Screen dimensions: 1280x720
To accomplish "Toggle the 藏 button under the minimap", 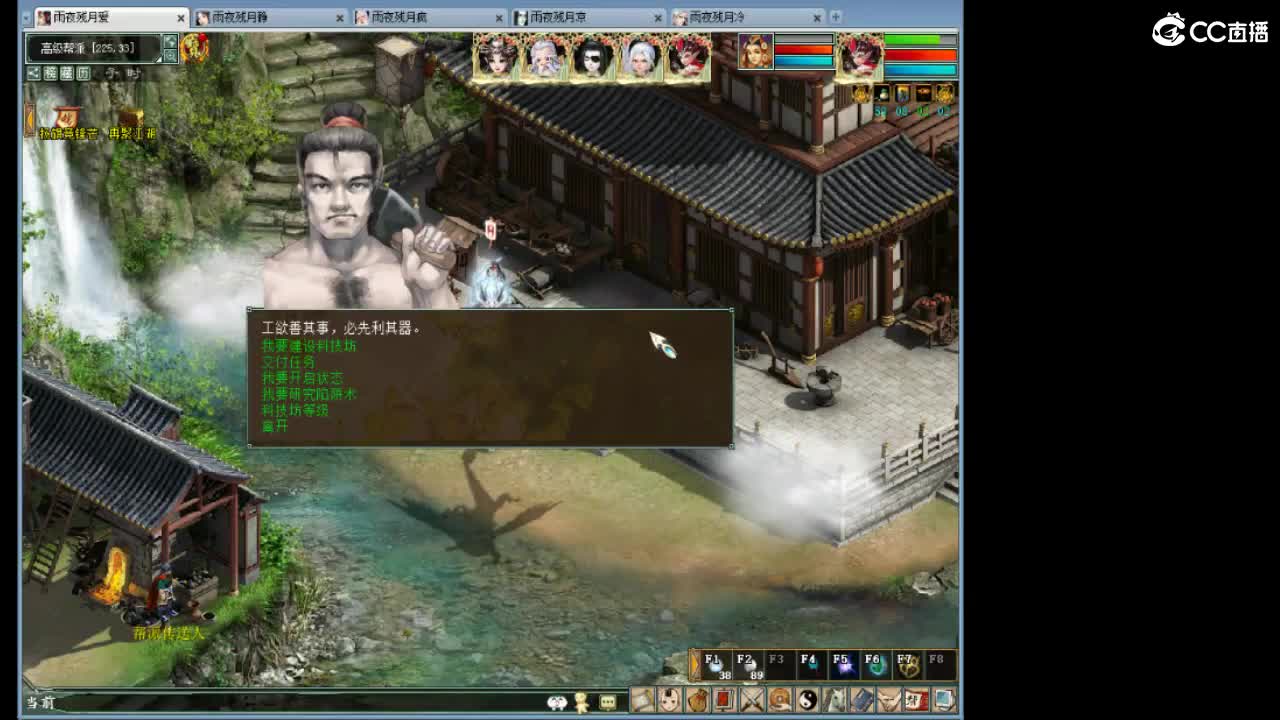I will pyautogui.click(x=66, y=72).
